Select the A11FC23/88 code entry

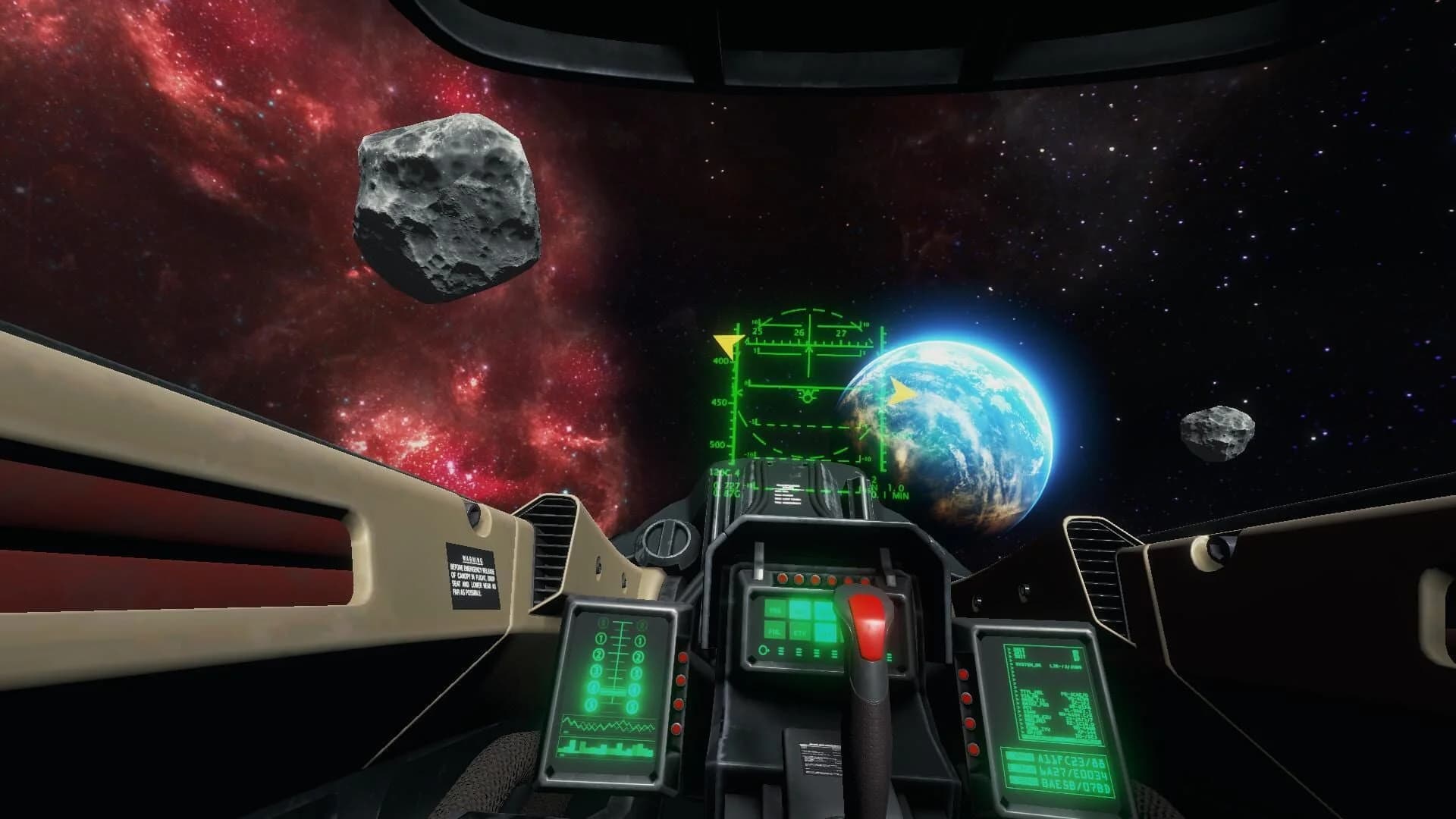click(x=1071, y=761)
